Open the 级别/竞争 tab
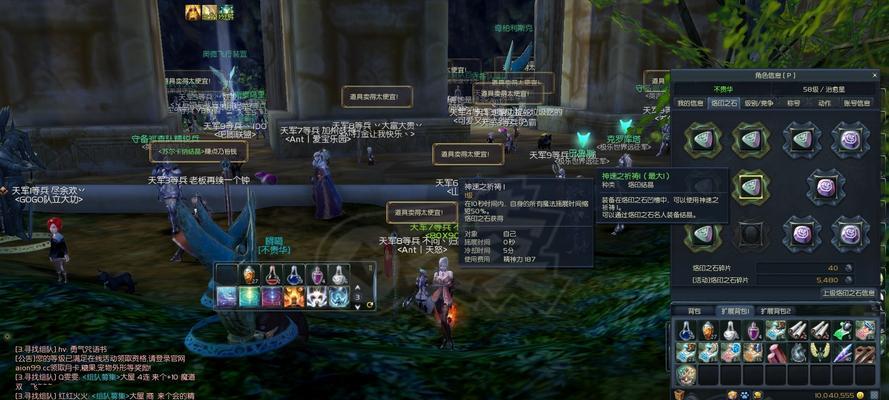The width and height of the screenshot is (889, 400). coord(757,103)
